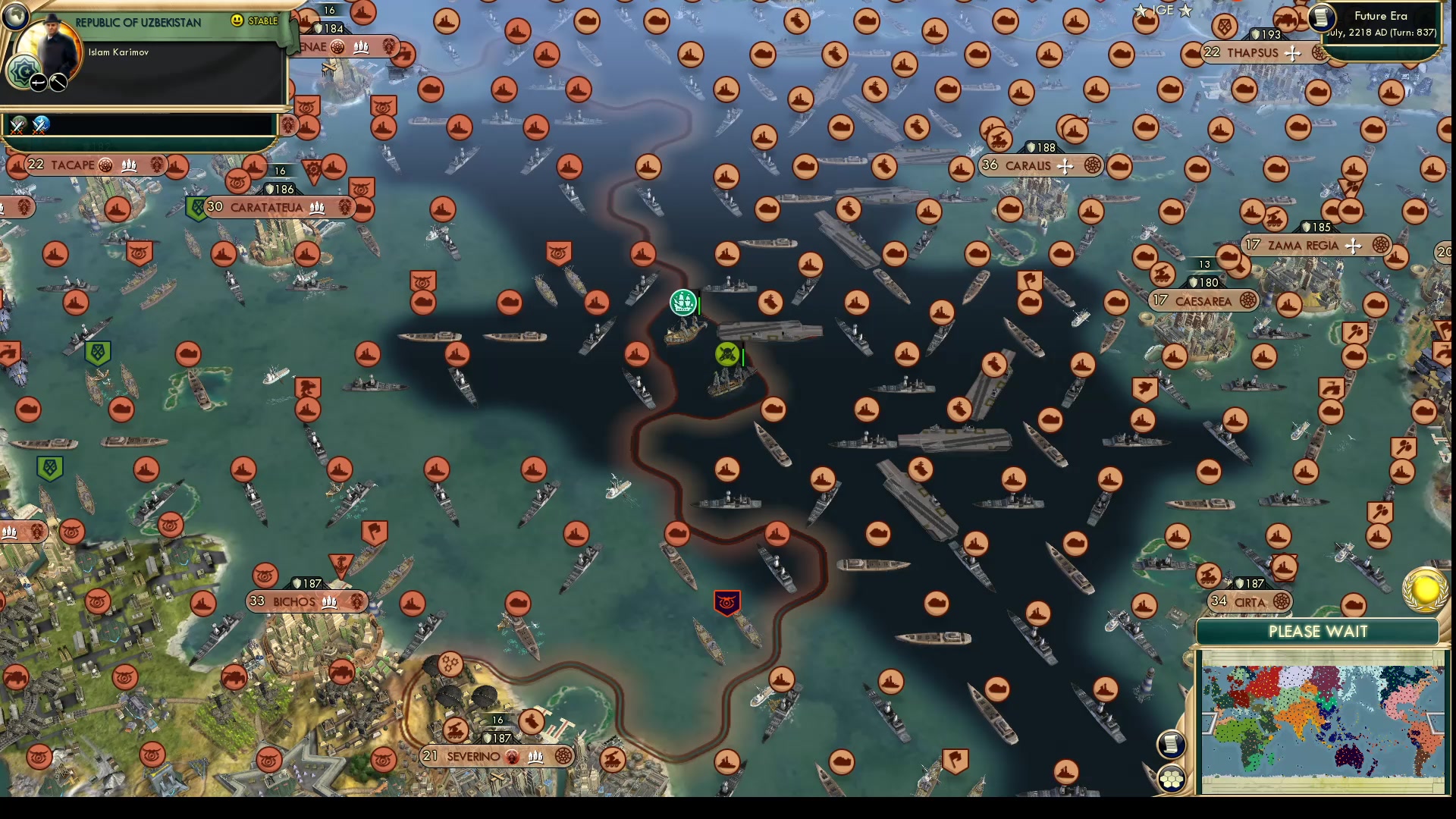Image resolution: width=1456 pixels, height=819 pixels.
Task: Expand the blue combat alert icon
Action: [39, 127]
